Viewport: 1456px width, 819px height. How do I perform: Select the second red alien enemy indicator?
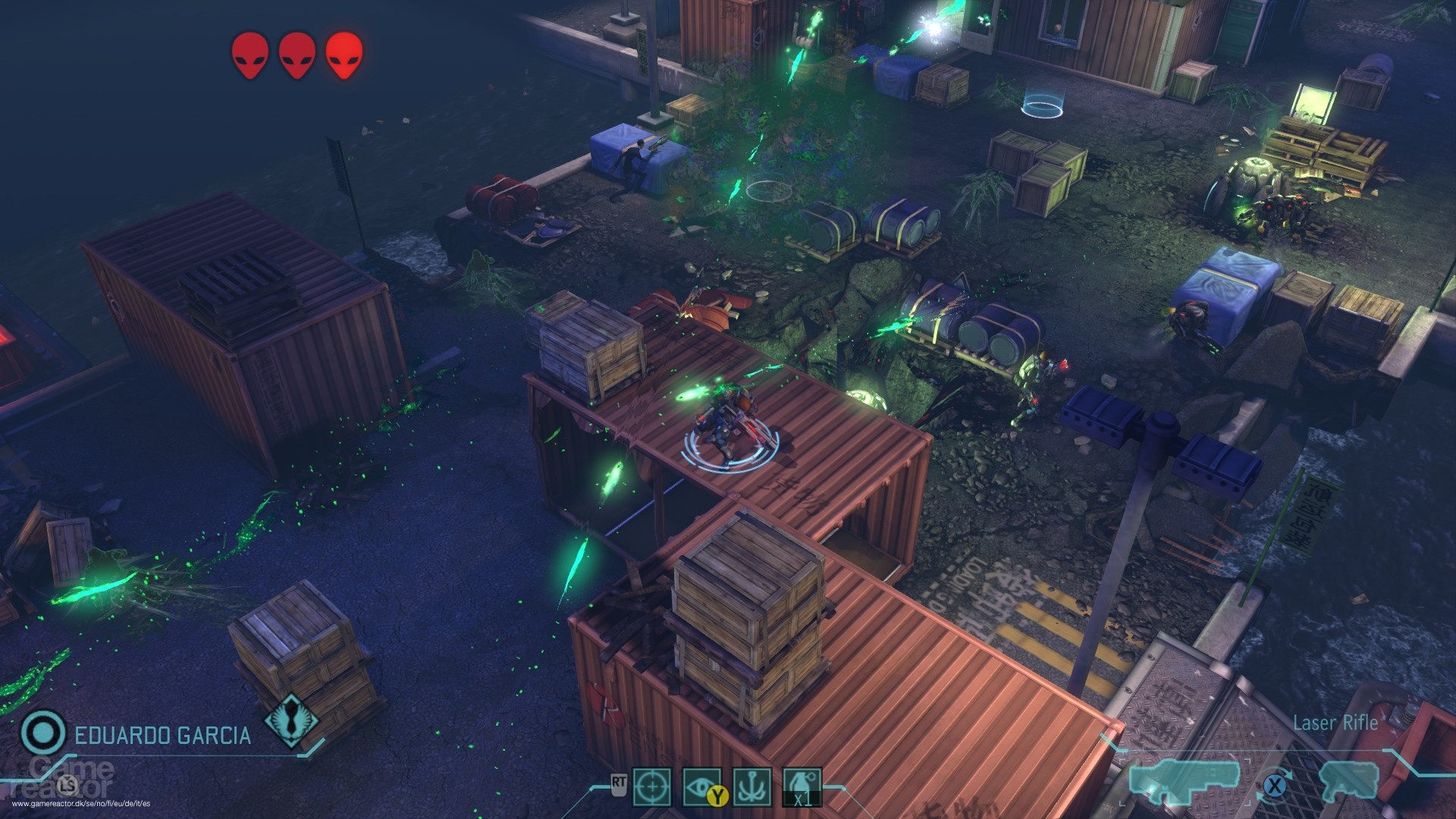296,53
